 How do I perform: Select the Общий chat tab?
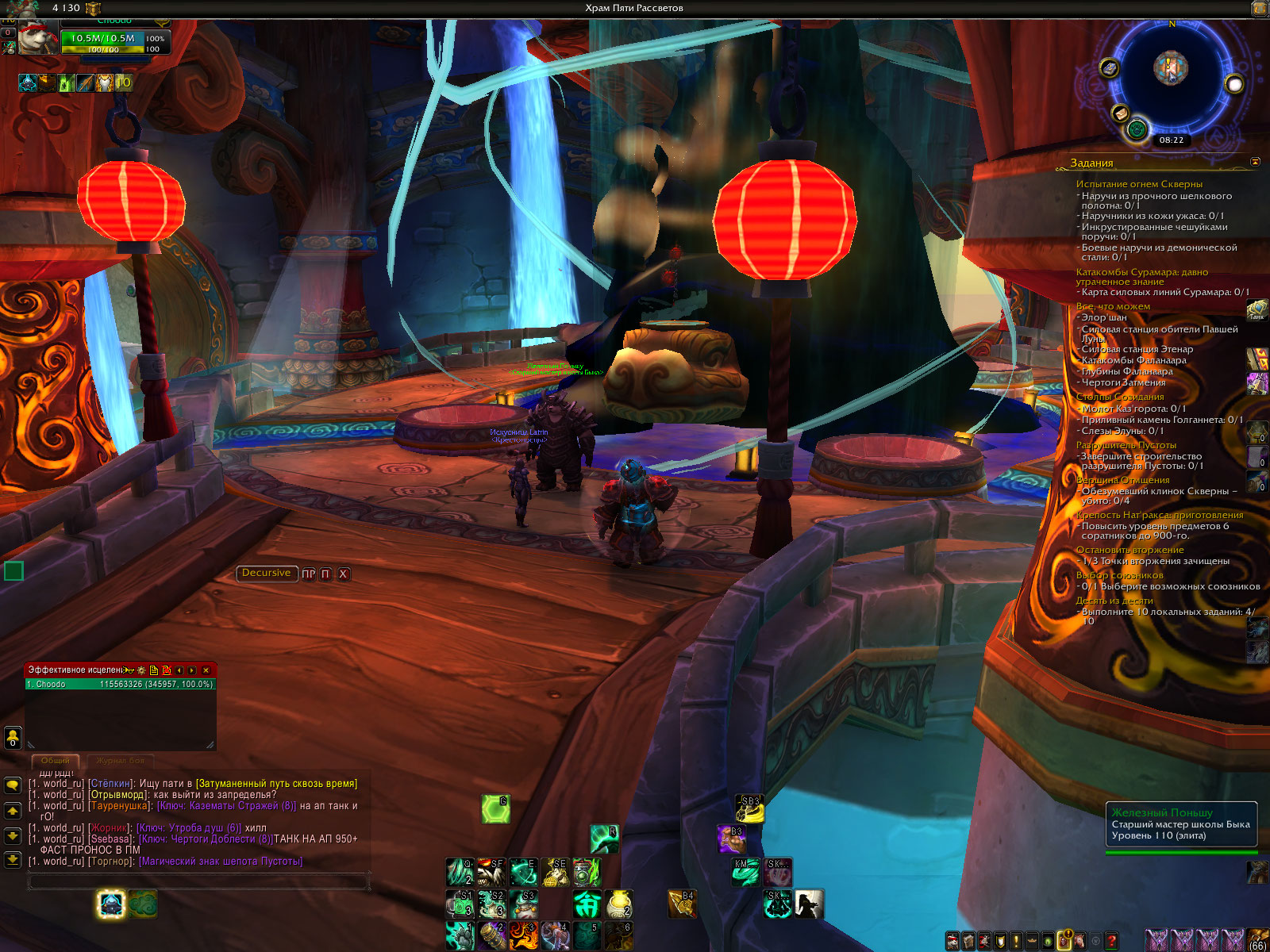click(56, 761)
